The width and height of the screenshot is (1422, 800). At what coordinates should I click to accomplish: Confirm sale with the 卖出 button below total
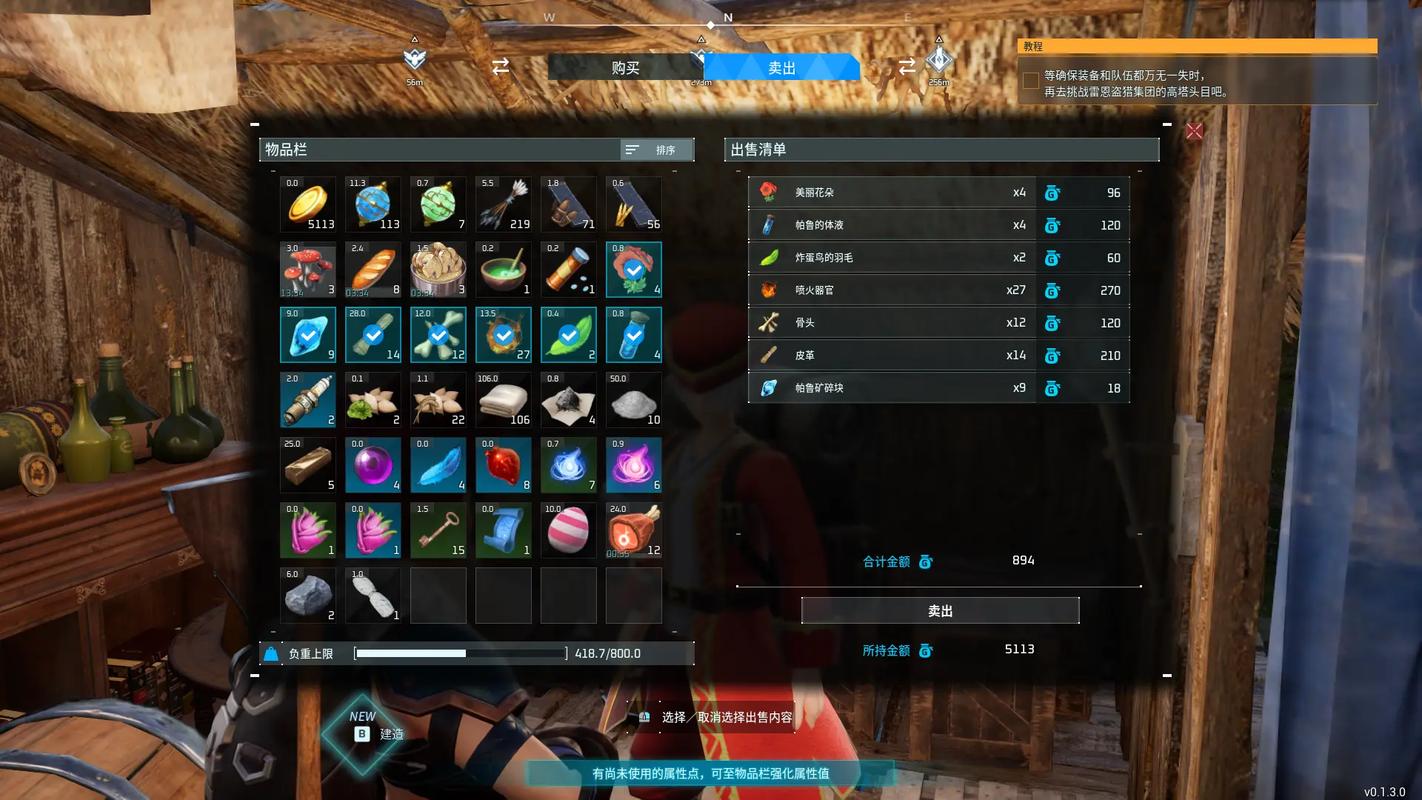pos(940,611)
